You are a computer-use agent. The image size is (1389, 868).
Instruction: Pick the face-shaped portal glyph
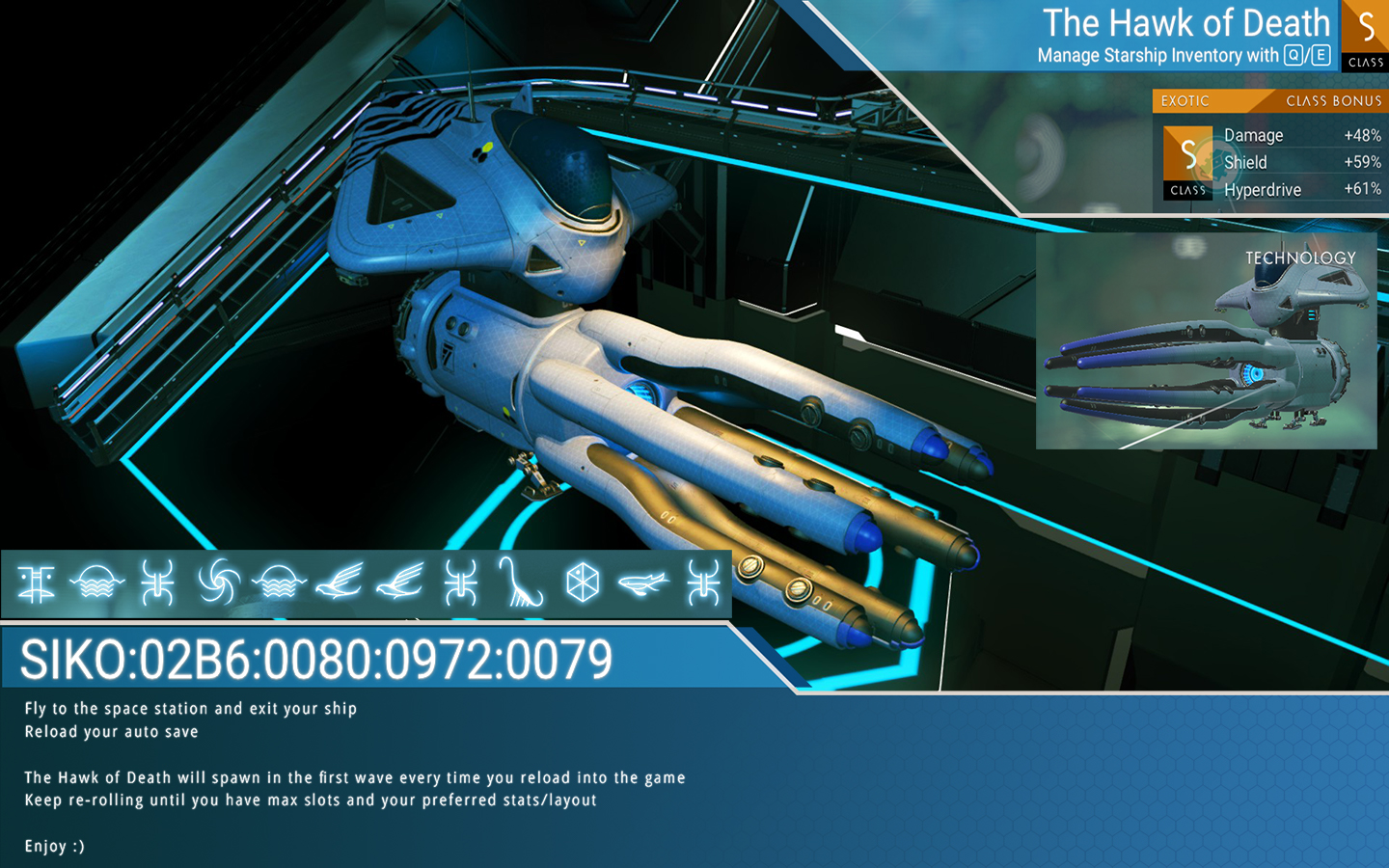36,583
